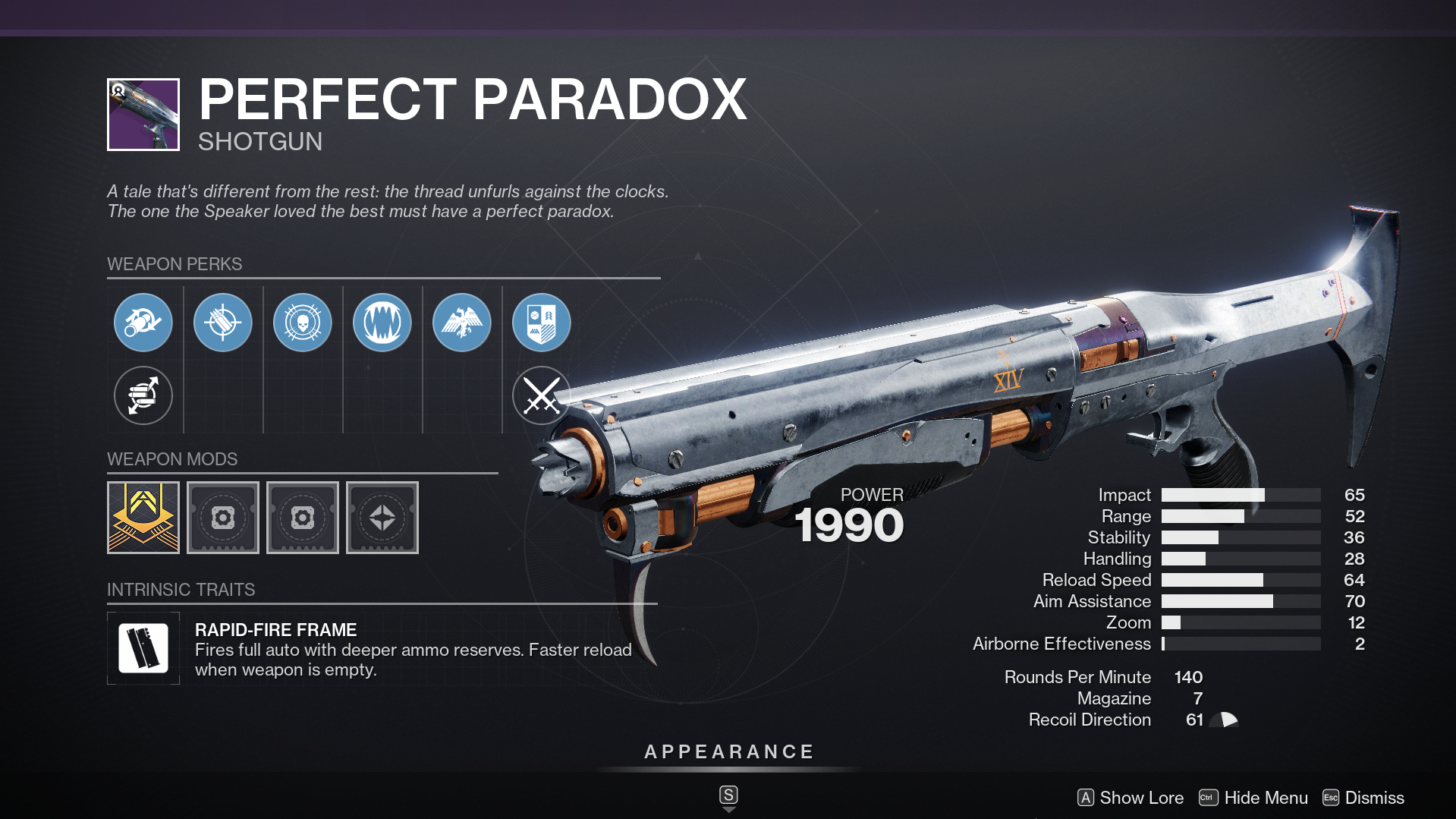Image resolution: width=1456 pixels, height=819 pixels.
Task: Select the jagged maw trait perk
Action: (x=382, y=322)
